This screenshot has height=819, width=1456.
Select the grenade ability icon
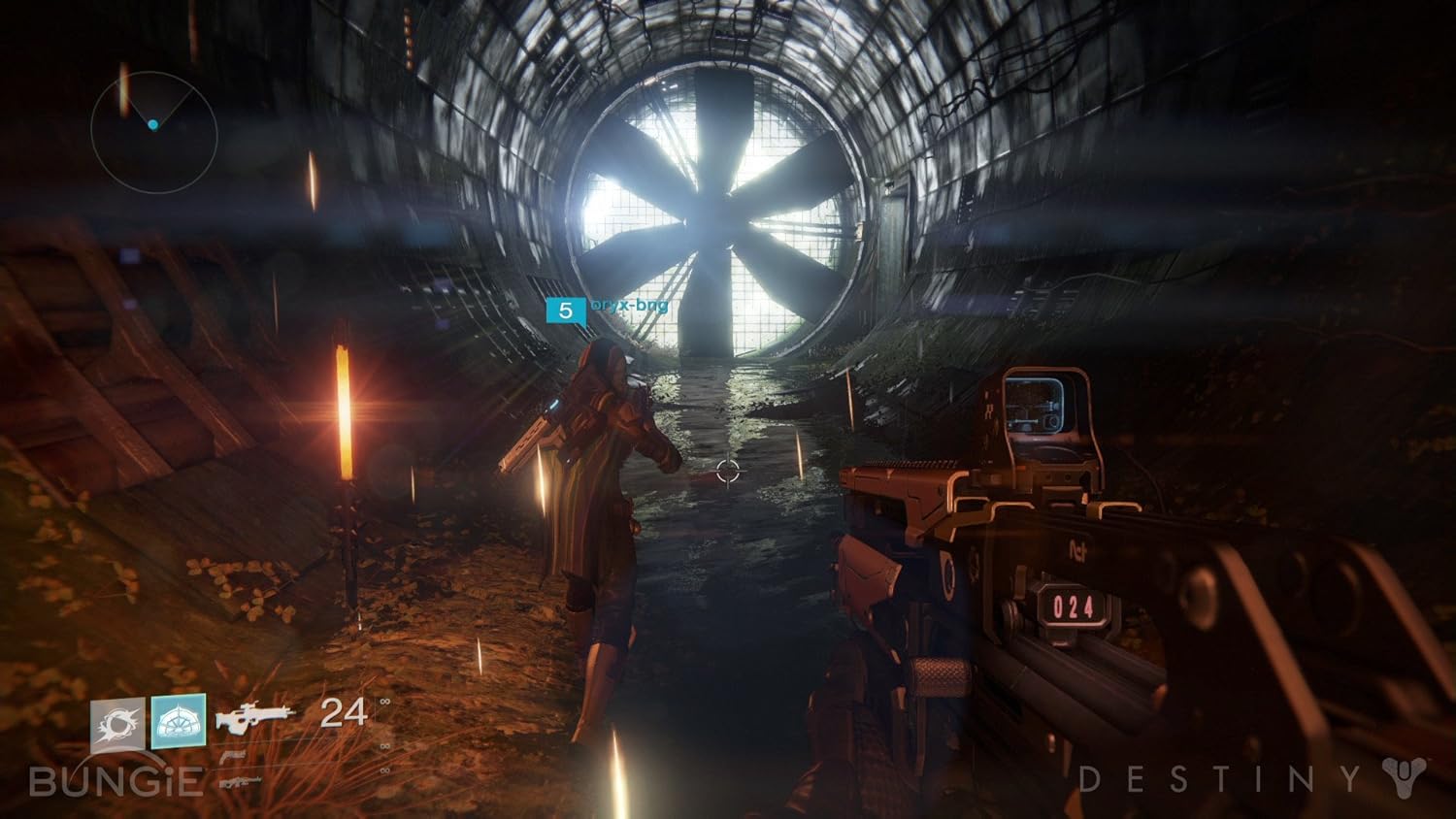pos(117,721)
